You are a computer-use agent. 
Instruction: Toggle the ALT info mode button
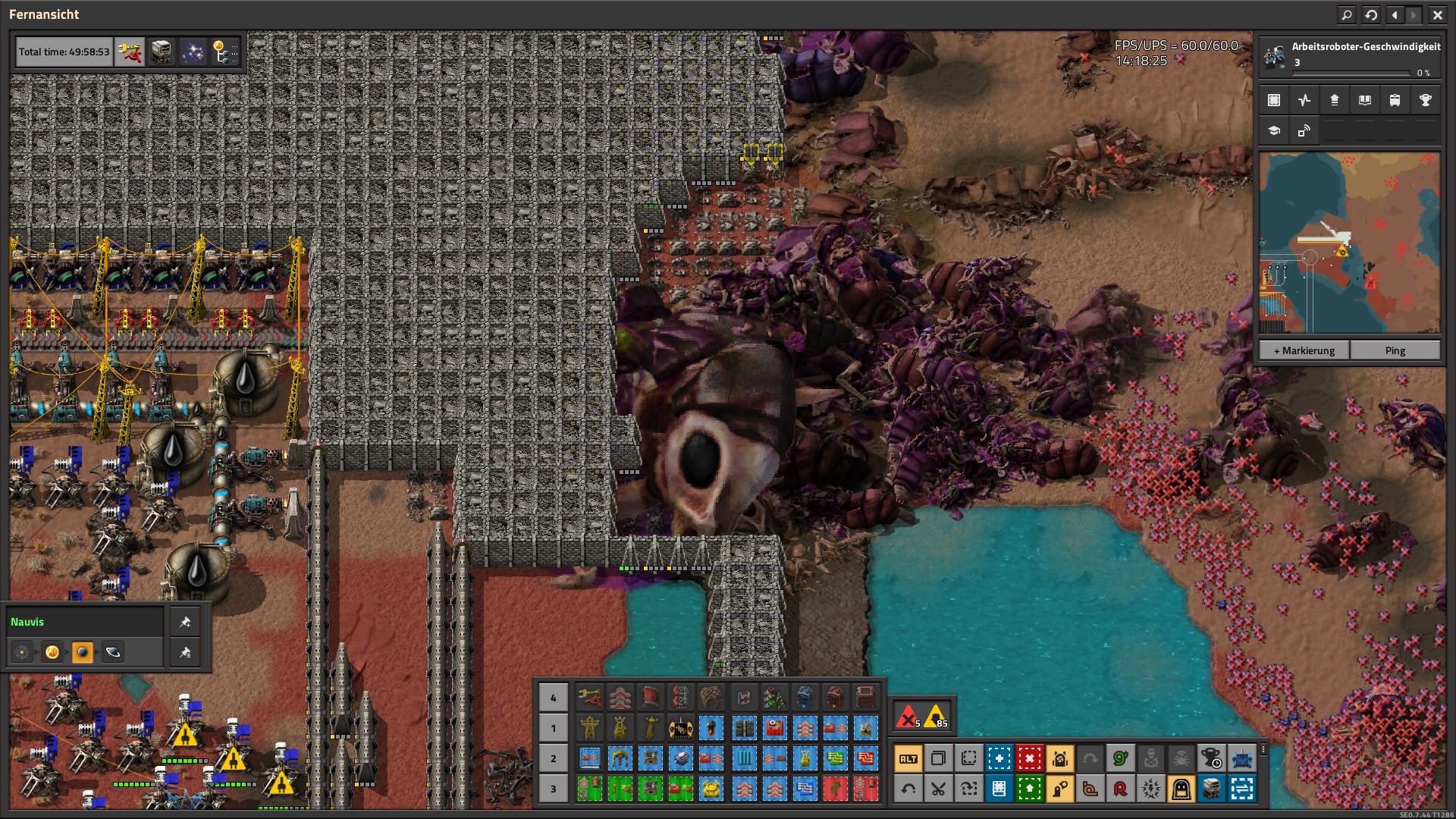point(908,758)
